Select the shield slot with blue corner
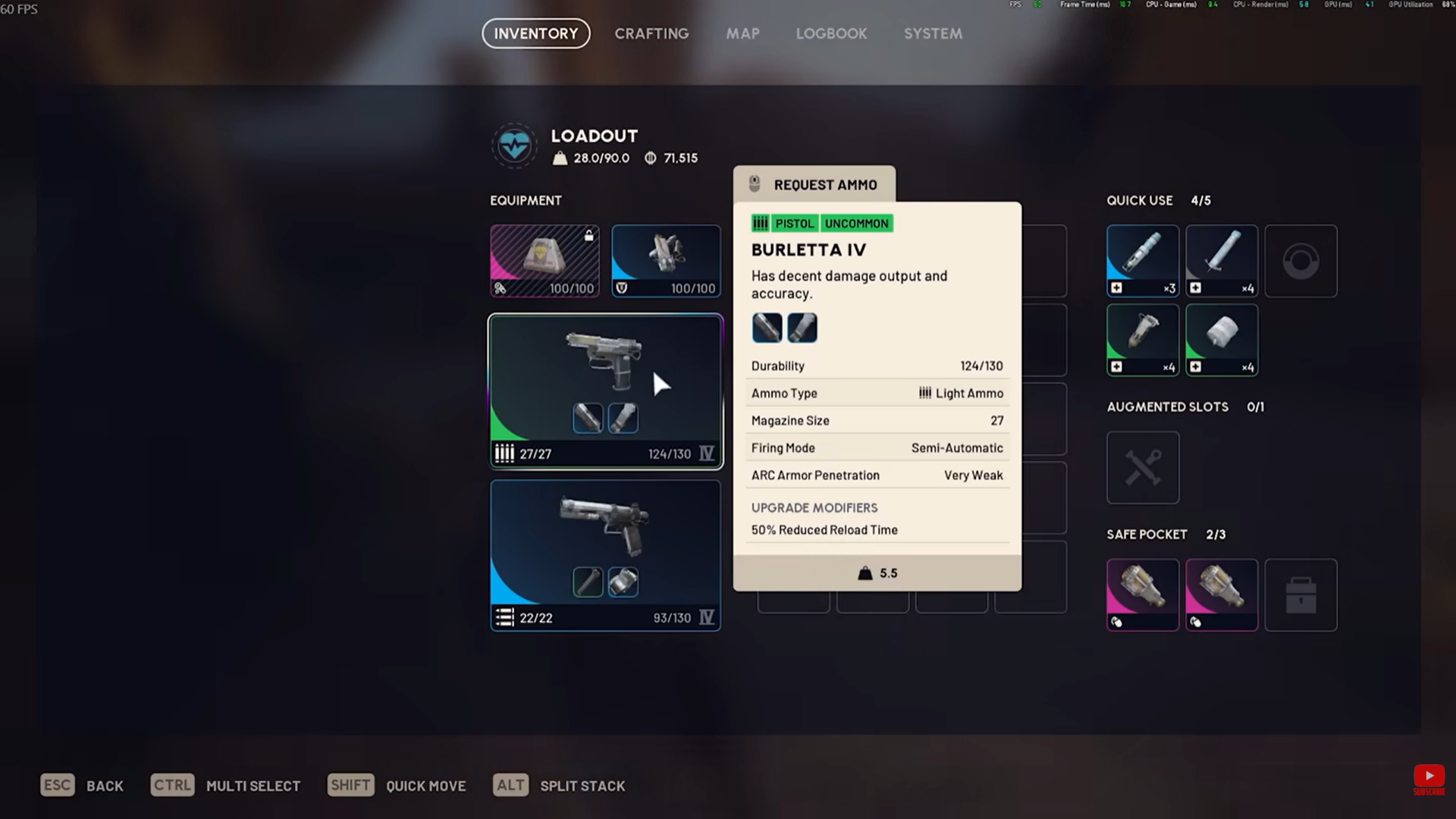This screenshot has height=819, width=1456. (666, 260)
